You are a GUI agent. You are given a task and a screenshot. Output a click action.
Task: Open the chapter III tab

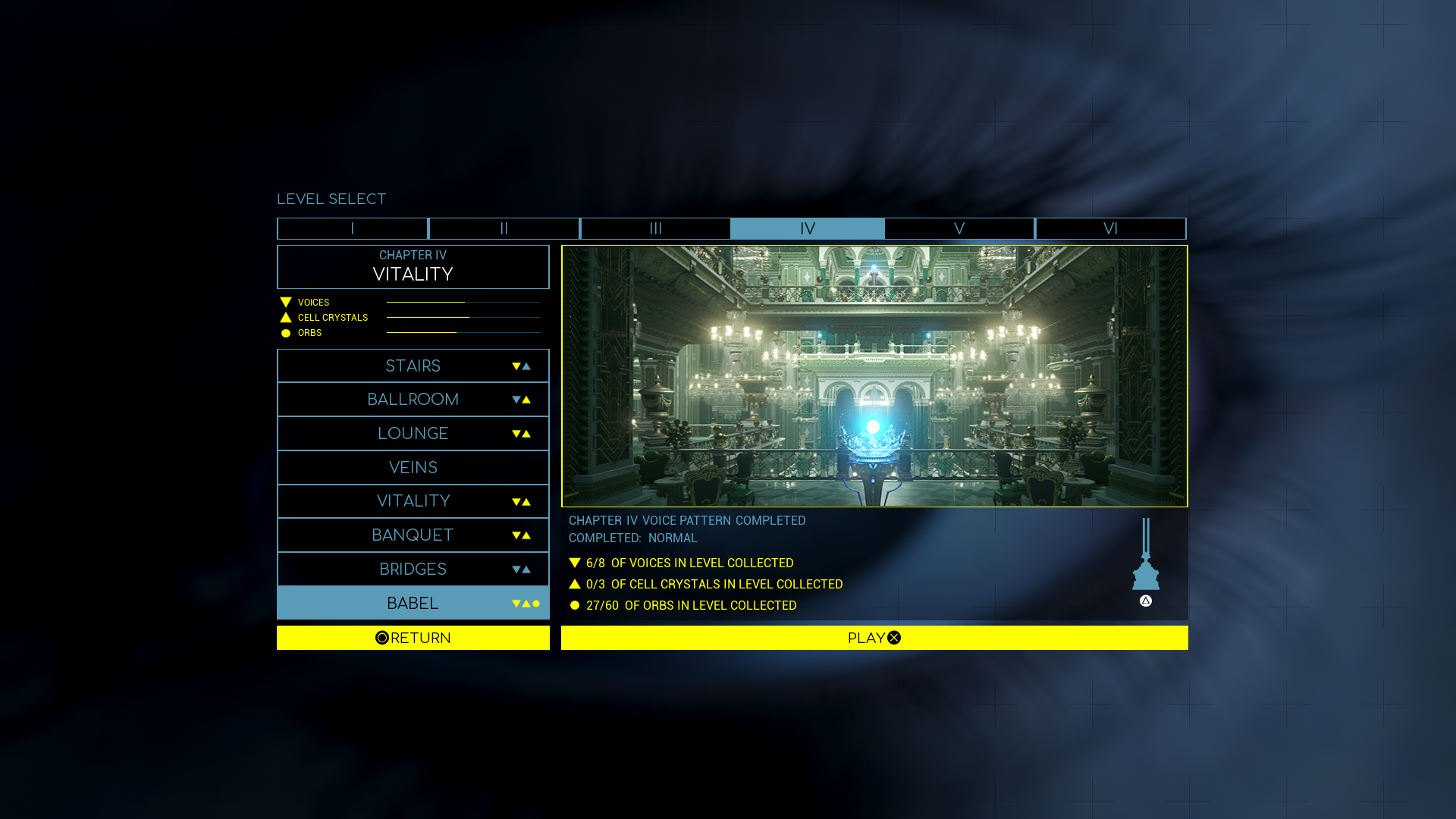pyautogui.click(x=656, y=228)
